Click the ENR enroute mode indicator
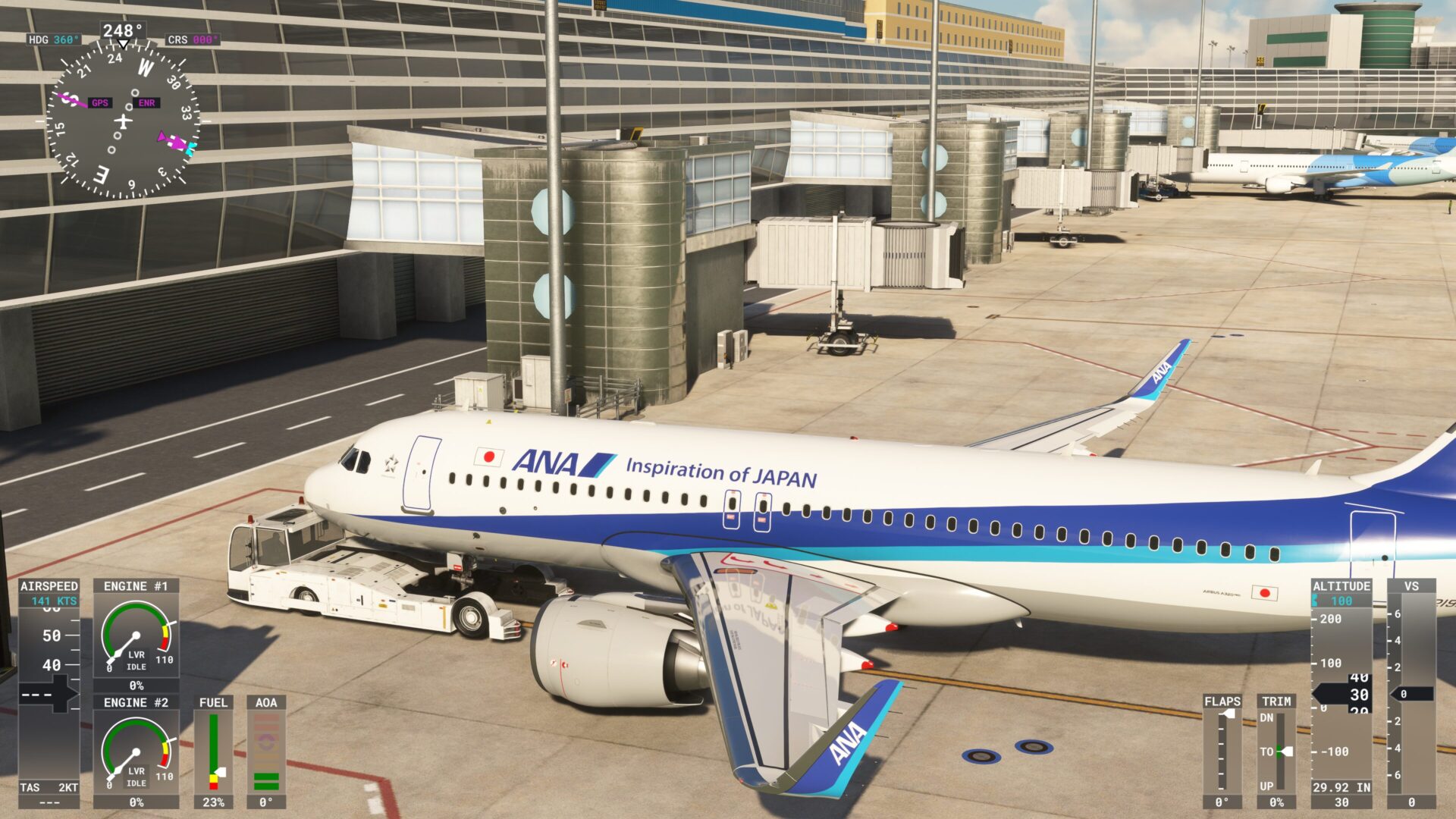The width and height of the screenshot is (1456, 819). point(147,102)
